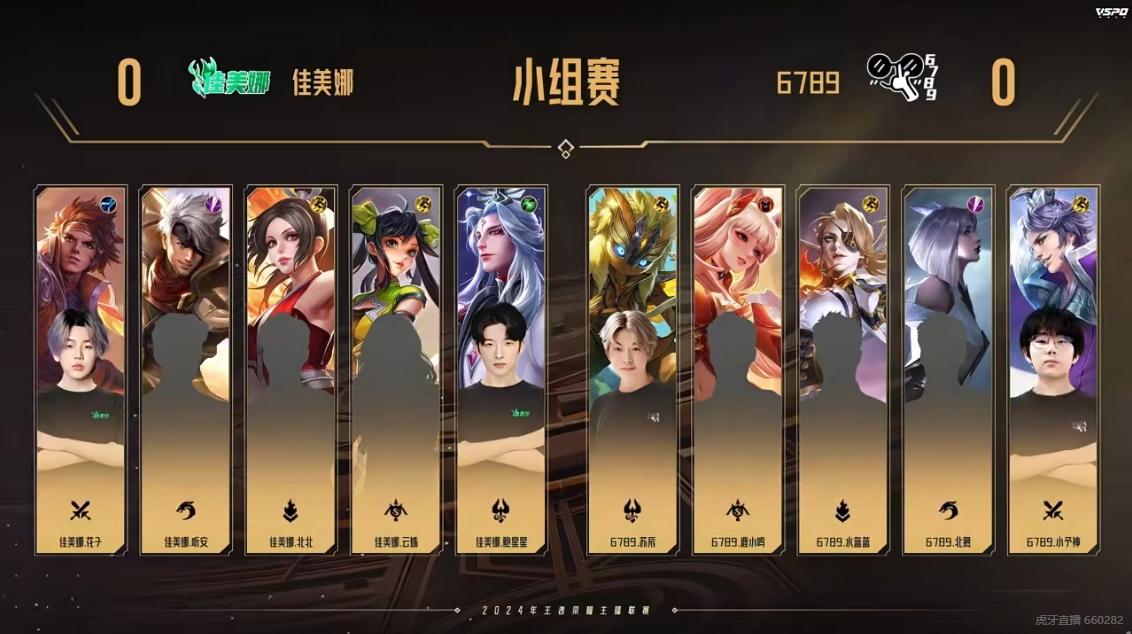Screen dimensions: 1132x634
Task: Open the 6789.北夏 player card
Action: pos(948,370)
